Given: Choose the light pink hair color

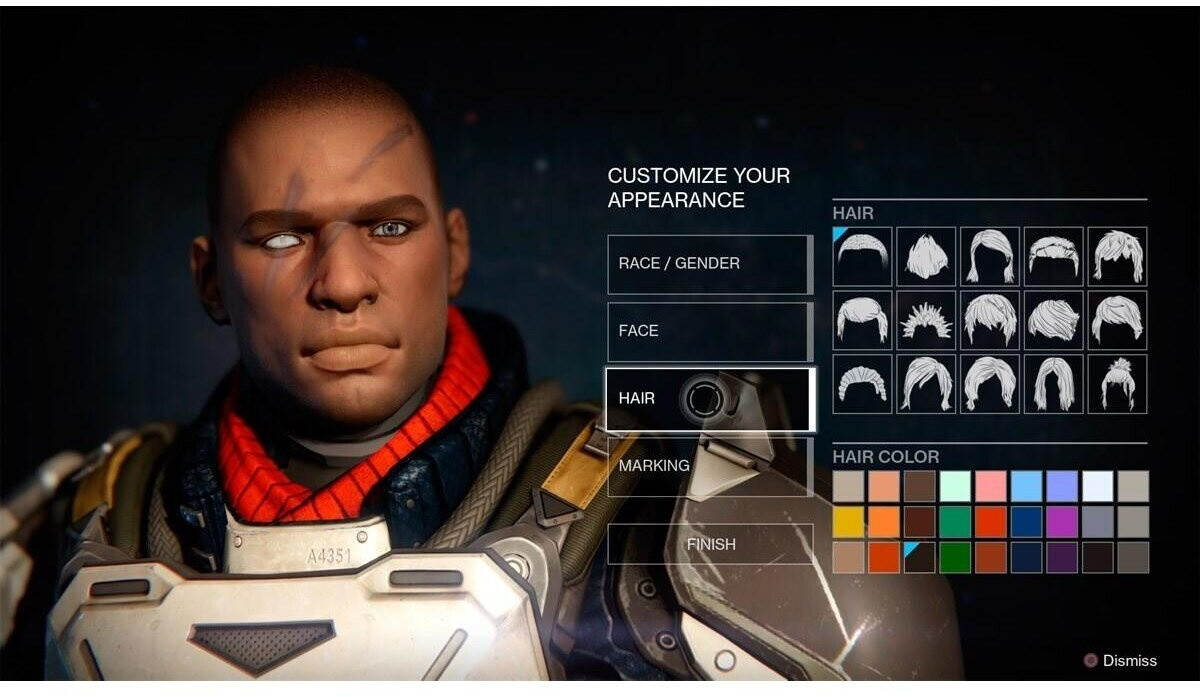Looking at the screenshot, I should tap(990, 486).
